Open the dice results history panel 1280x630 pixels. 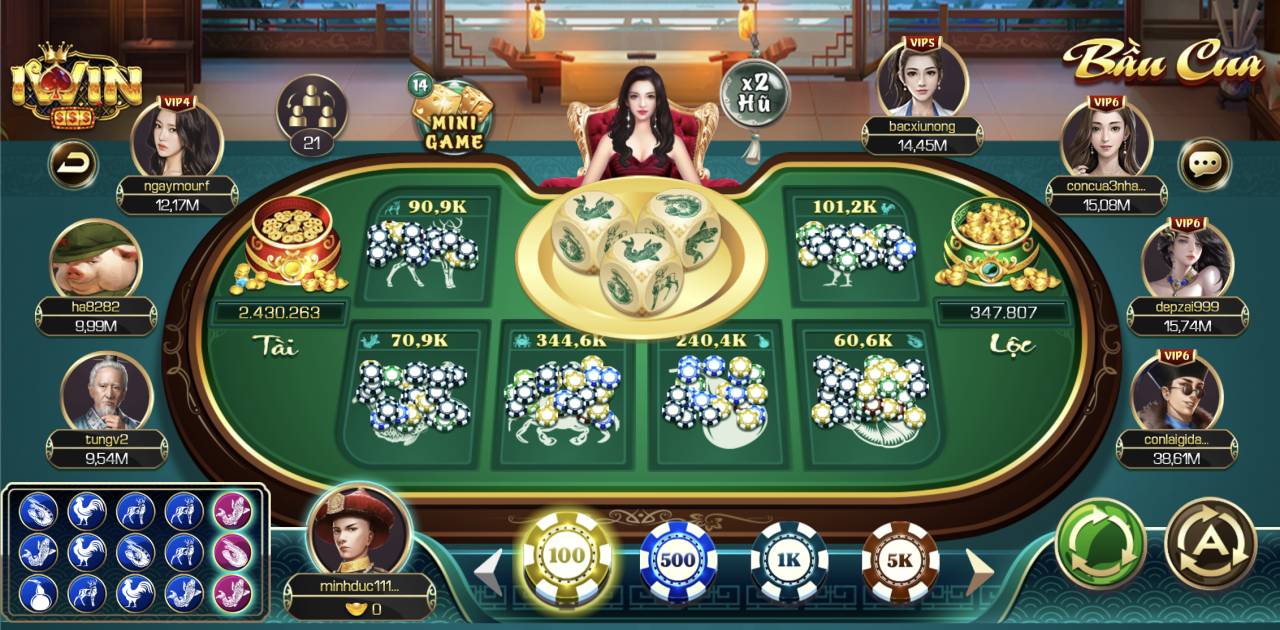tap(135, 552)
